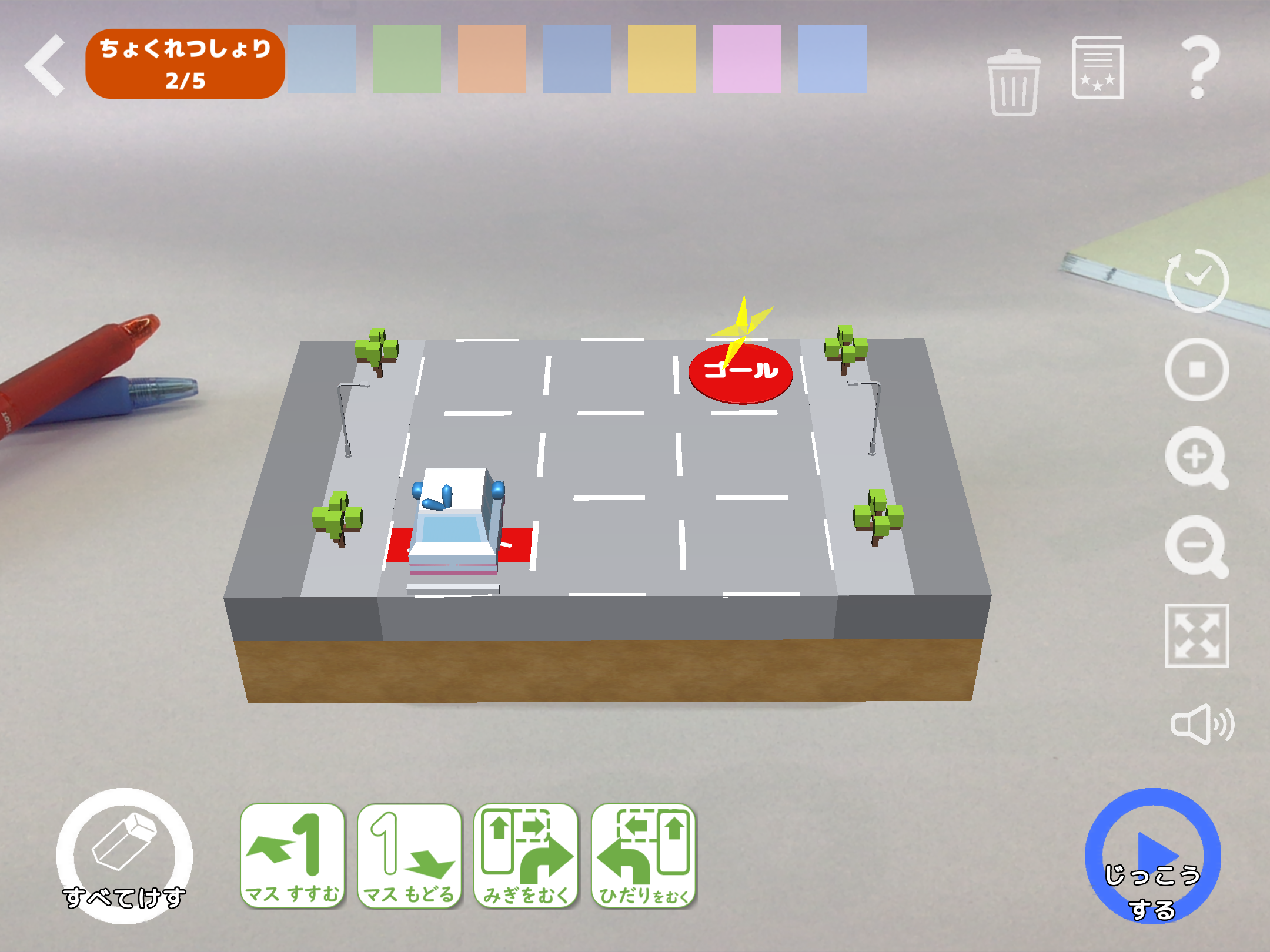Click the clock checkmark icon
This screenshot has width=1270, height=952.
pos(1197,280)
